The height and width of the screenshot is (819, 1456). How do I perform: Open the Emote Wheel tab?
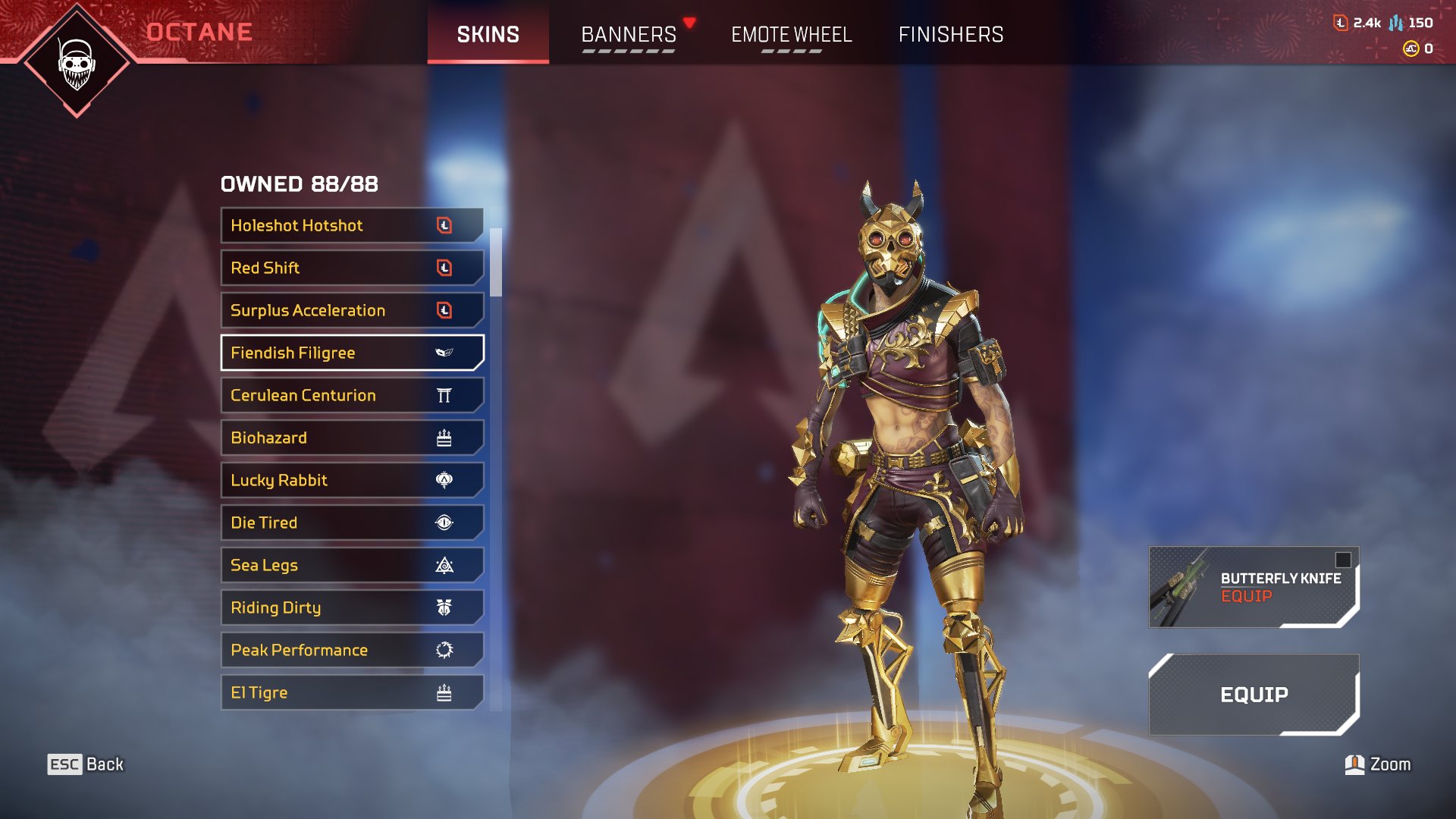pyautogui.click(x=791, y=34)
